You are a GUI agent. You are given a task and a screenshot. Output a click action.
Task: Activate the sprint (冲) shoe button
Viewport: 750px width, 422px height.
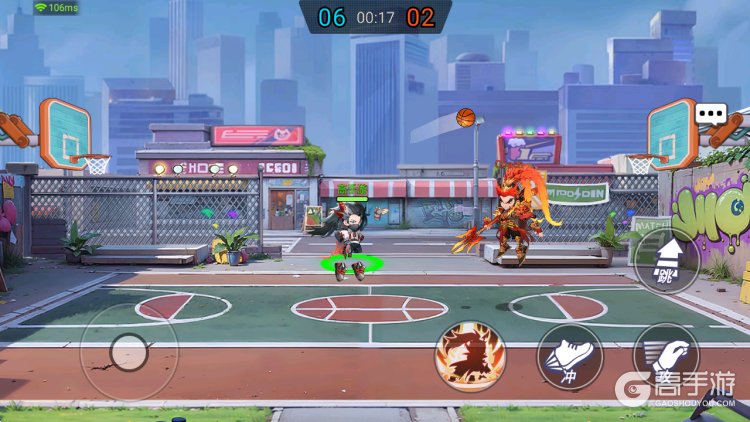pyautogui.click(x=569, y=356)
